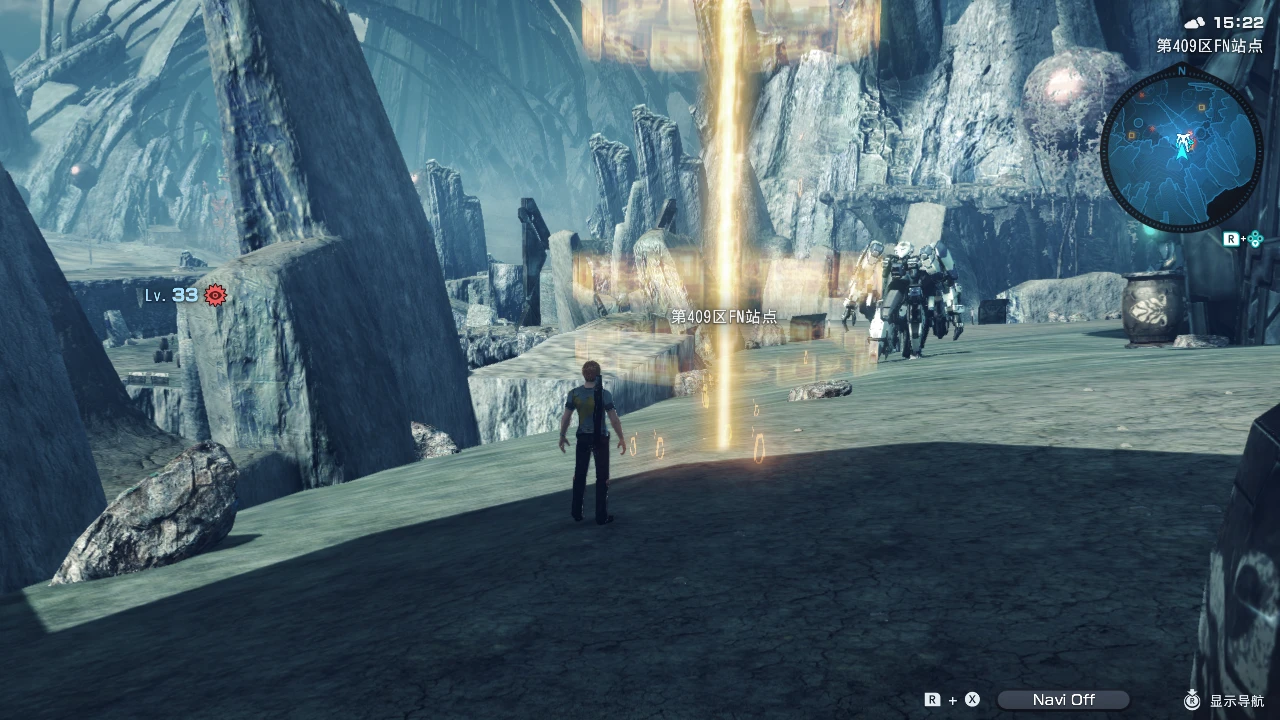Click the red enemy gear icon beside Lv. 33
1280x720 pixels.
tap(217, 295)
